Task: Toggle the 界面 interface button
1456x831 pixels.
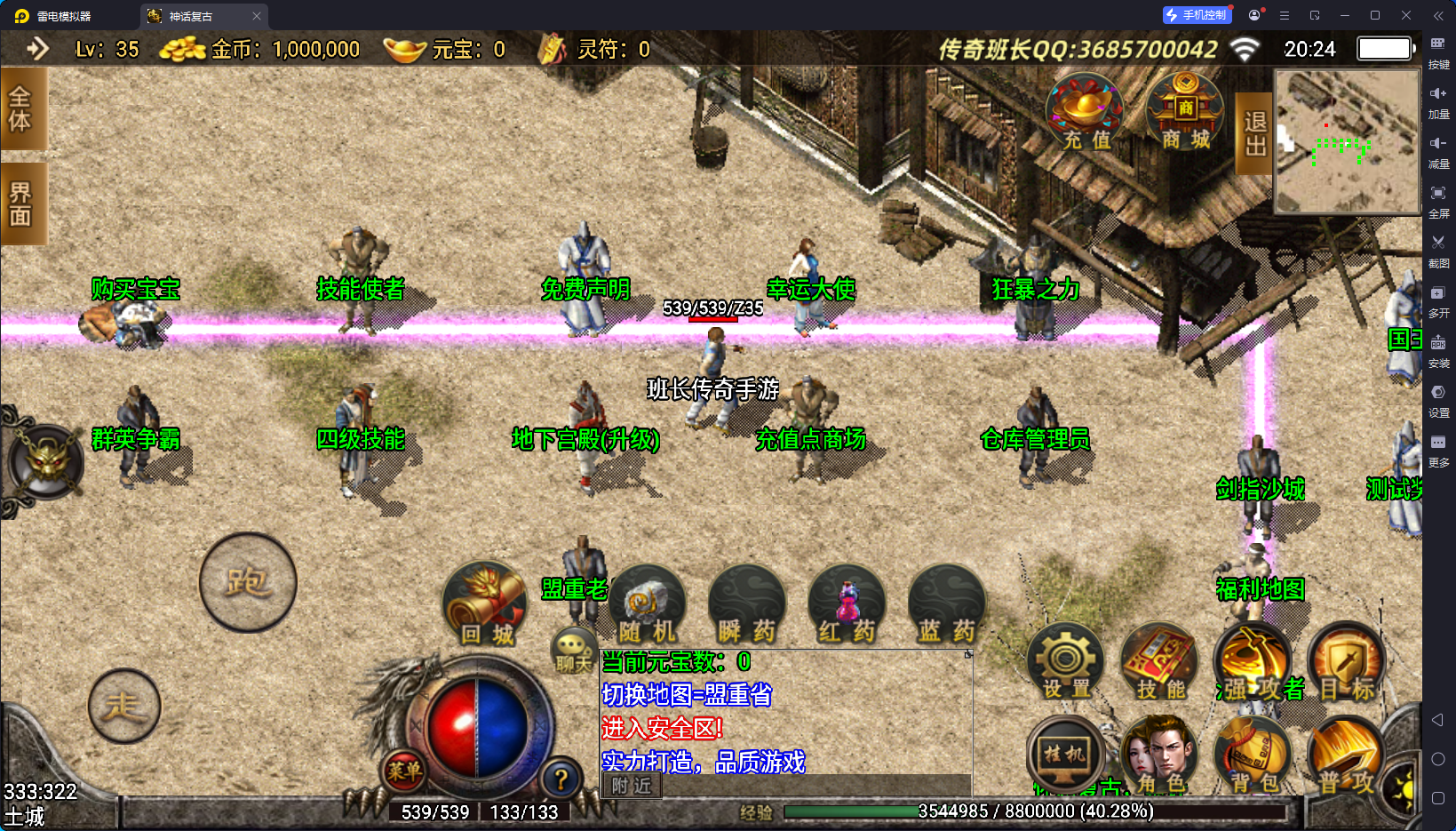Action: pos(21,204)
